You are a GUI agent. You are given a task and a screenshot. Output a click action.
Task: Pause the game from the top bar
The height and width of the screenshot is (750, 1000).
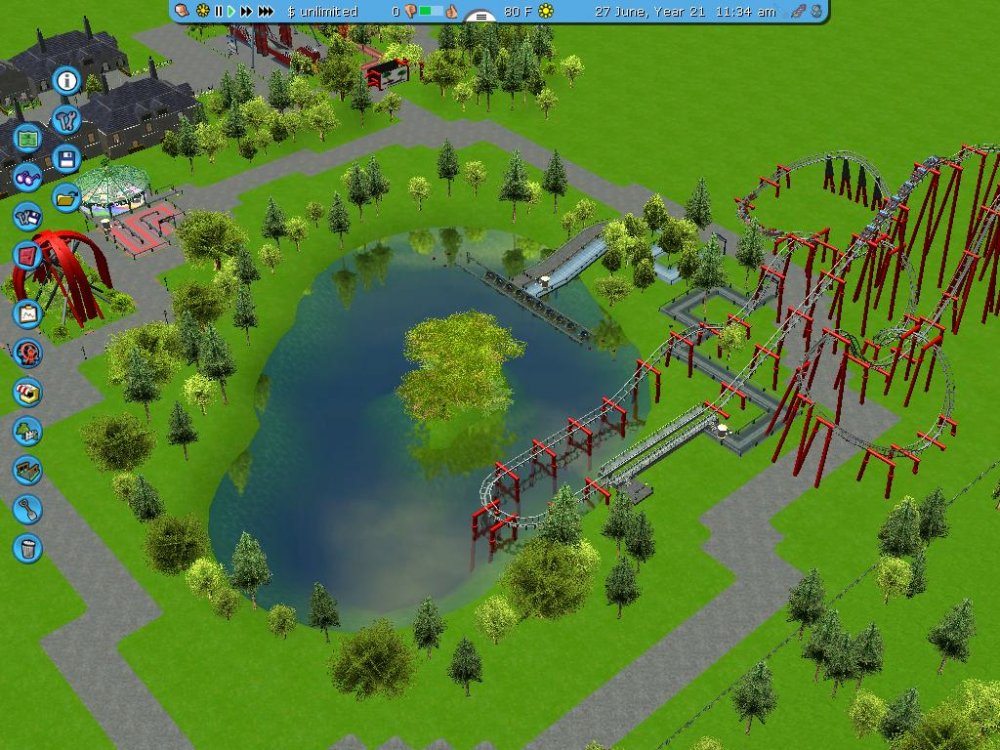(x=219, y=11)
